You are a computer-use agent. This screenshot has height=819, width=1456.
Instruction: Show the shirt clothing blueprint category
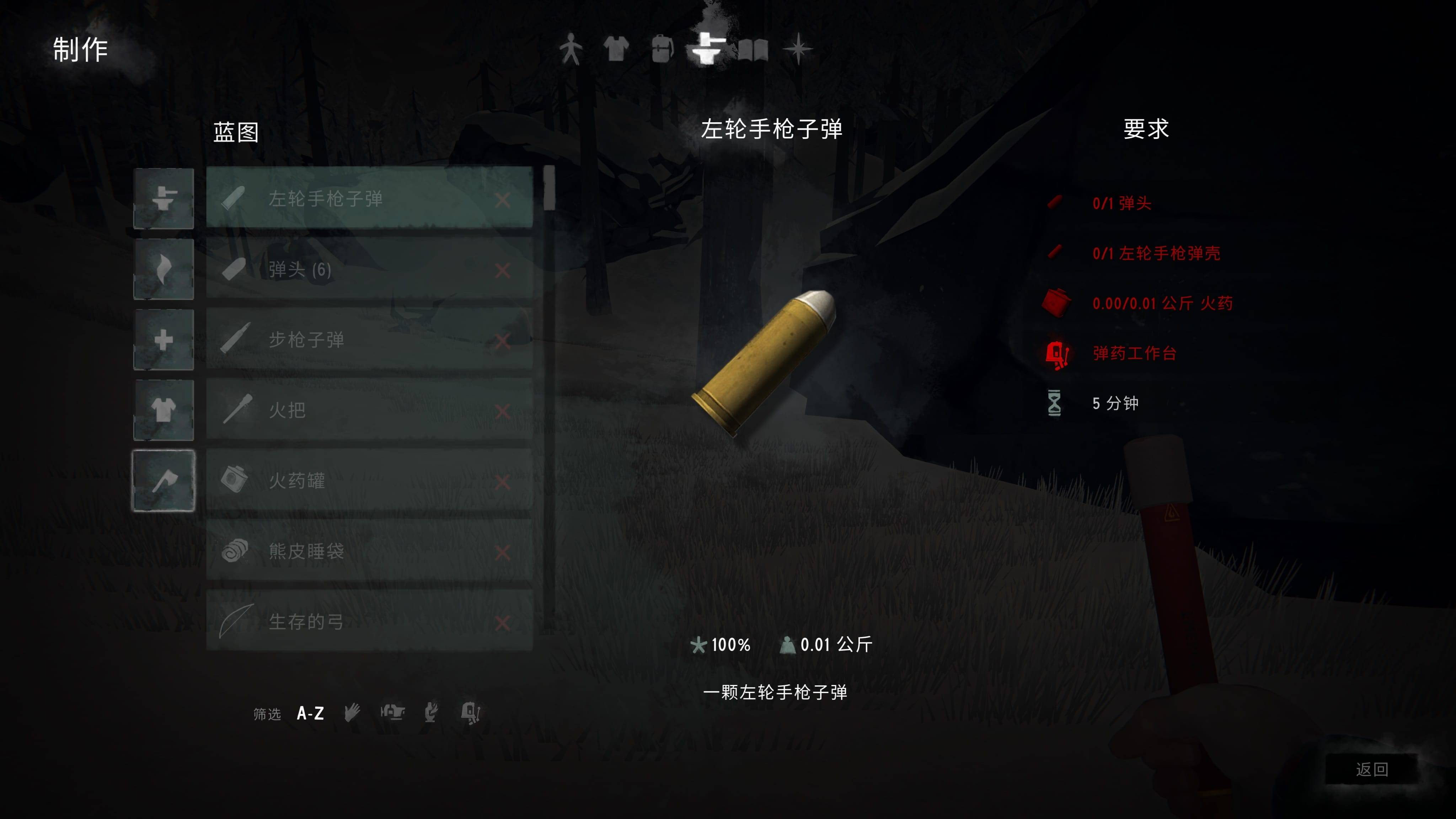click(x=164, y=410)
